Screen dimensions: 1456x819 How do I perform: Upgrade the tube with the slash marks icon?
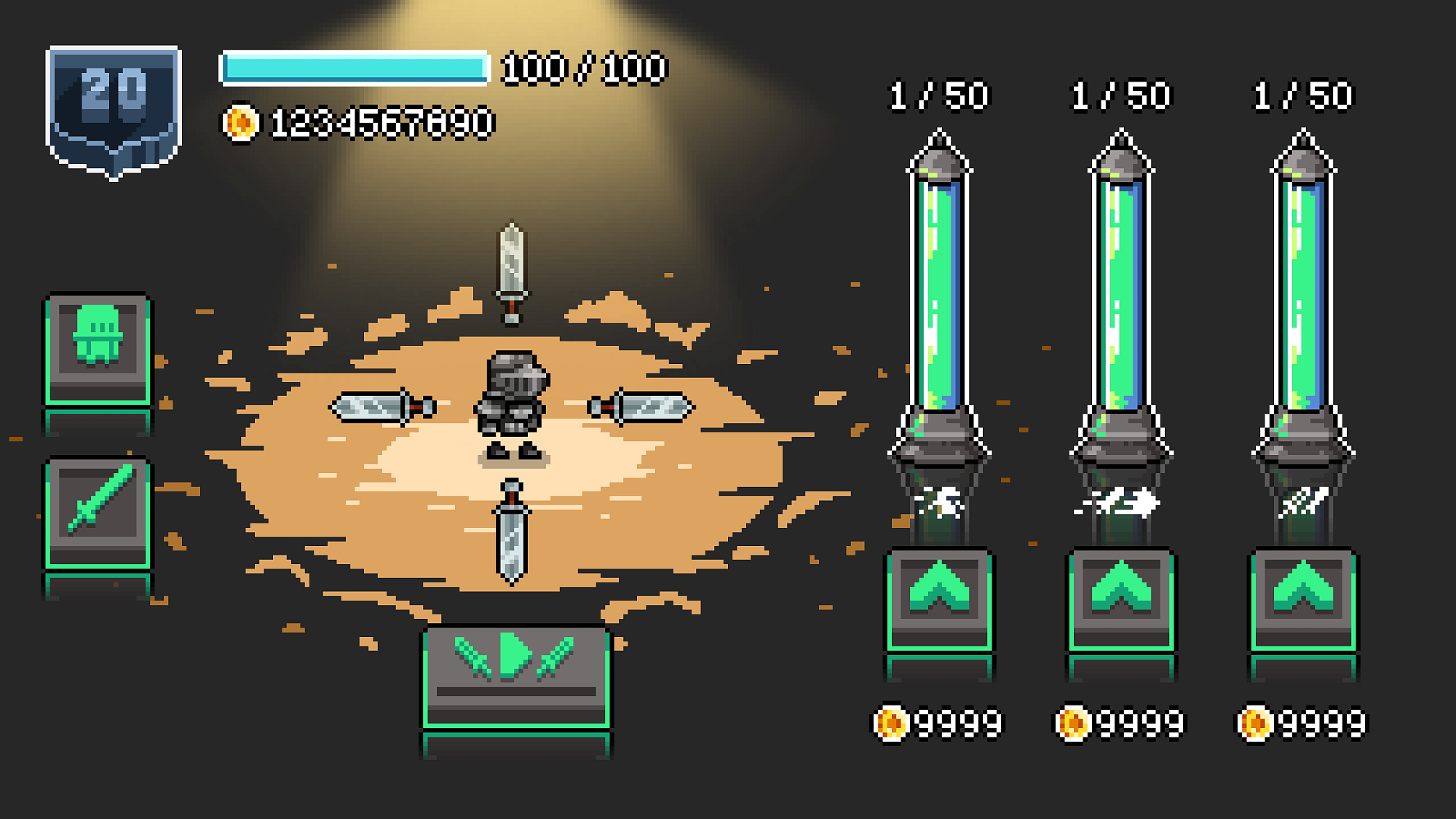[1303, 598]
